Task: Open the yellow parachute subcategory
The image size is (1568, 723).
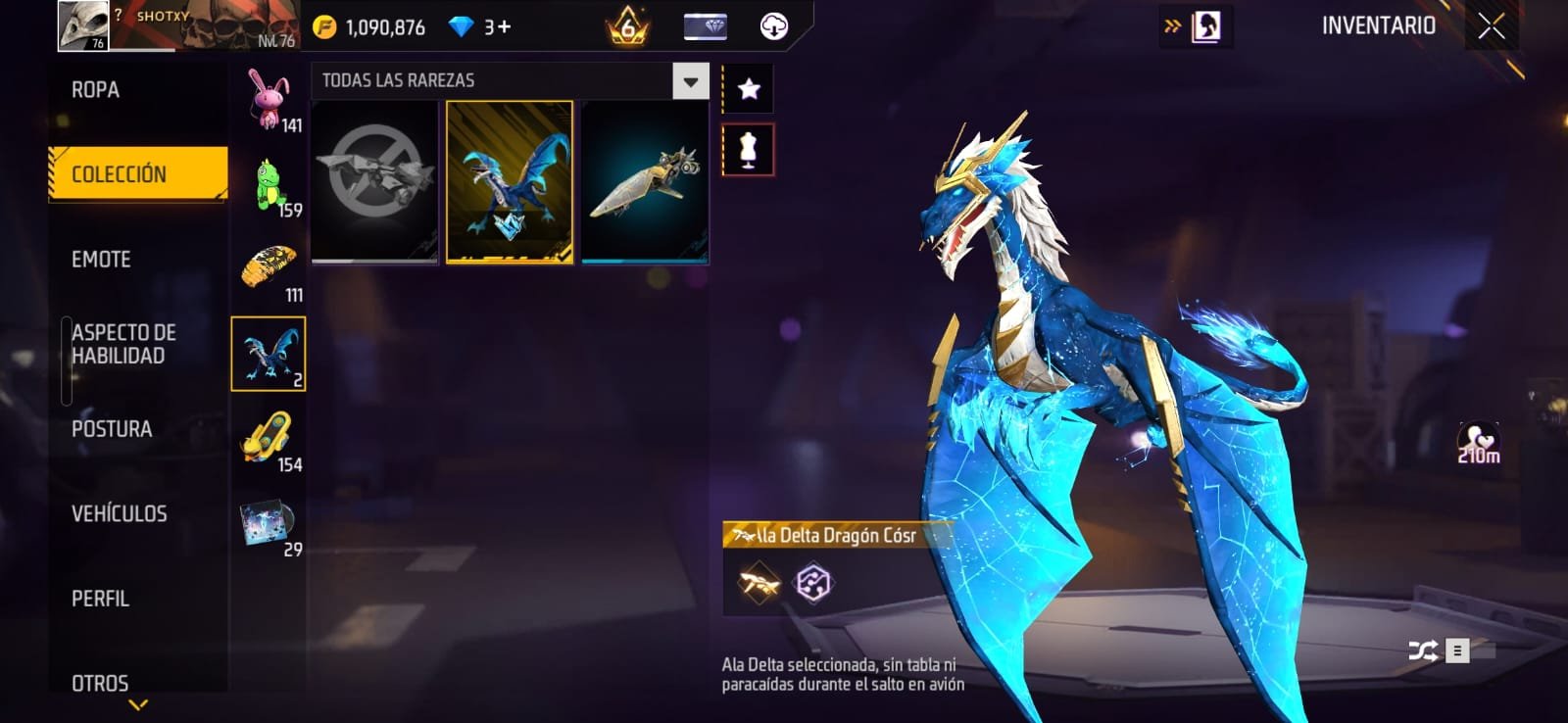Action: pos(269,267)
